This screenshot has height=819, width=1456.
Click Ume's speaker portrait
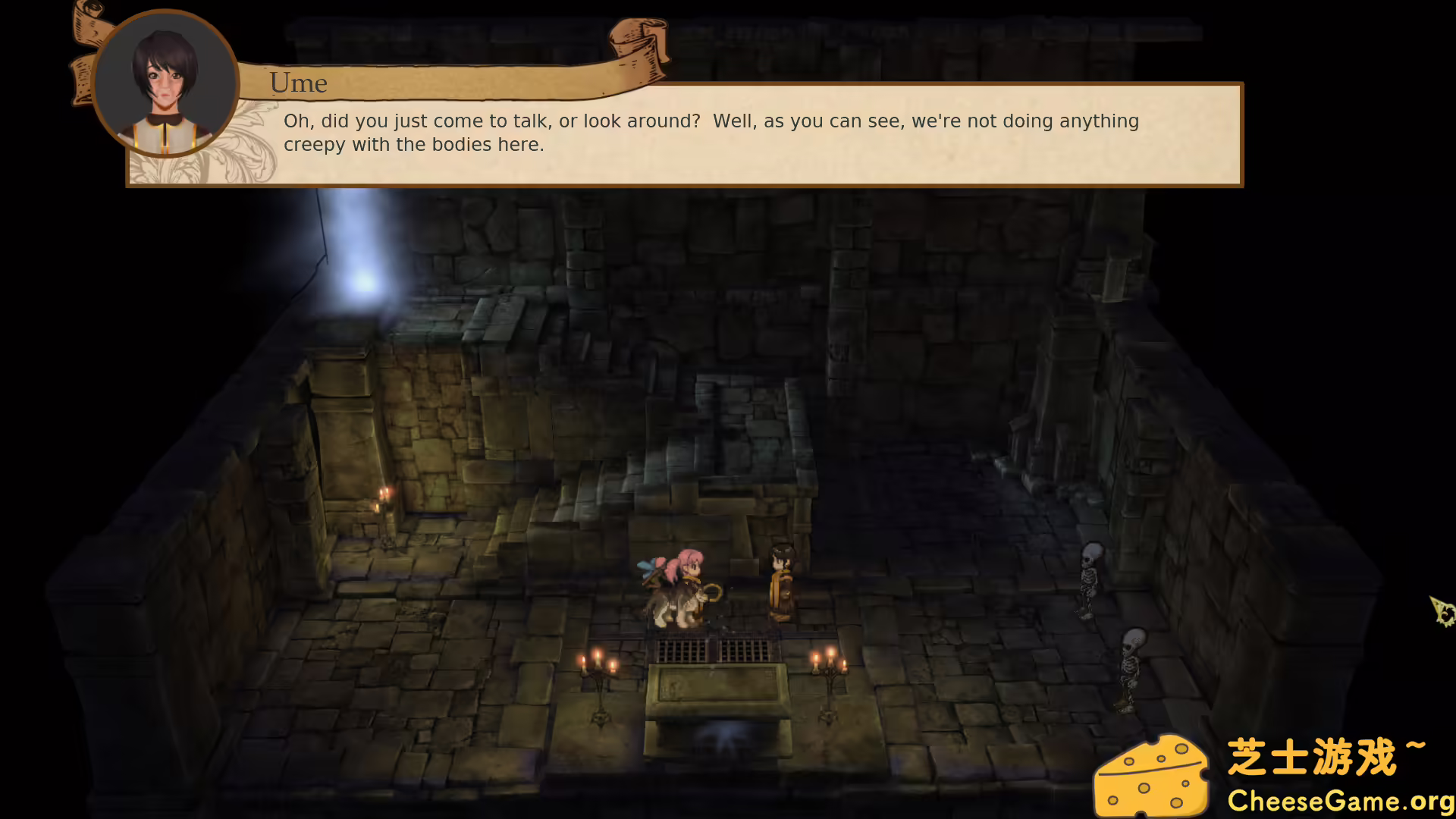(x=165, y=84)
